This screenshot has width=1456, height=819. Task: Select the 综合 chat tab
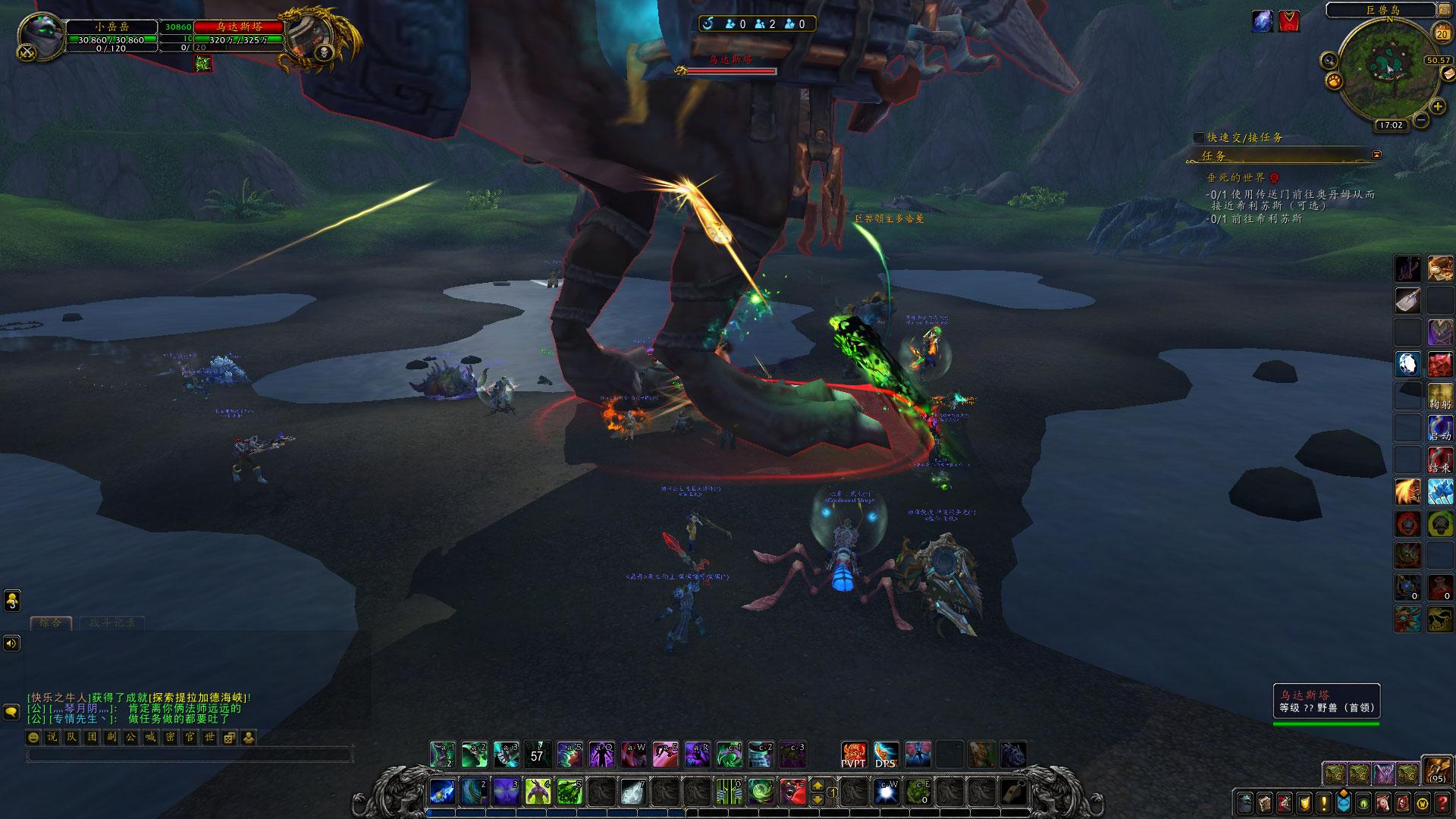tap(51, 623)
